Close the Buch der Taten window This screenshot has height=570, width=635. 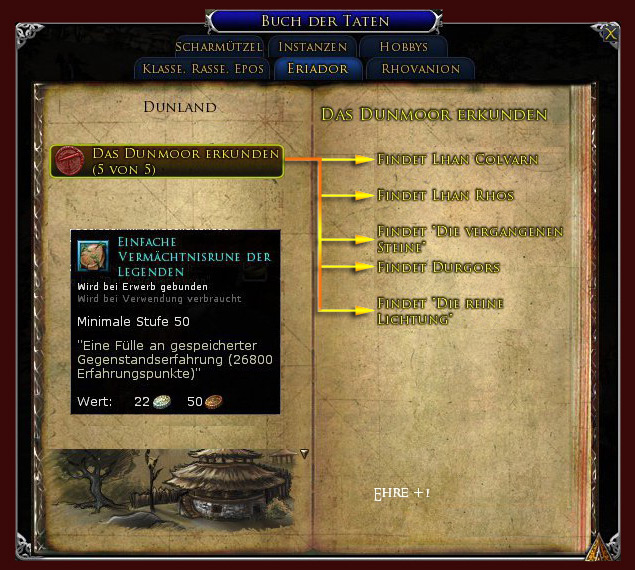pos(611,34)
